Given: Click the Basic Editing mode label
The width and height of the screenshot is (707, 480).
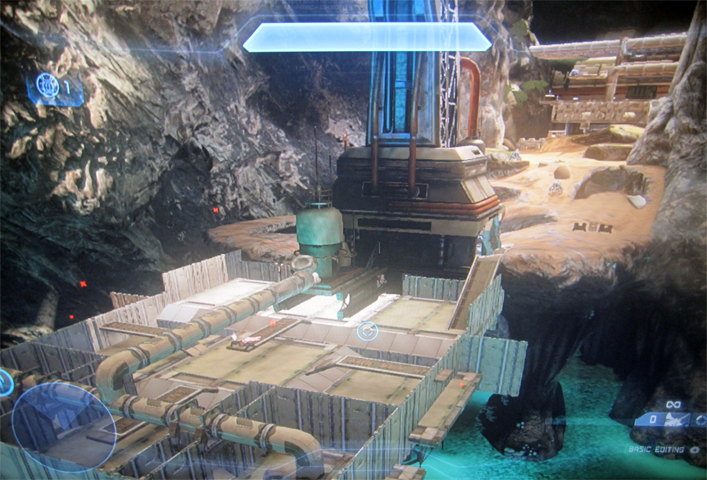Looking at the screenshot, I should coord(656,450).
